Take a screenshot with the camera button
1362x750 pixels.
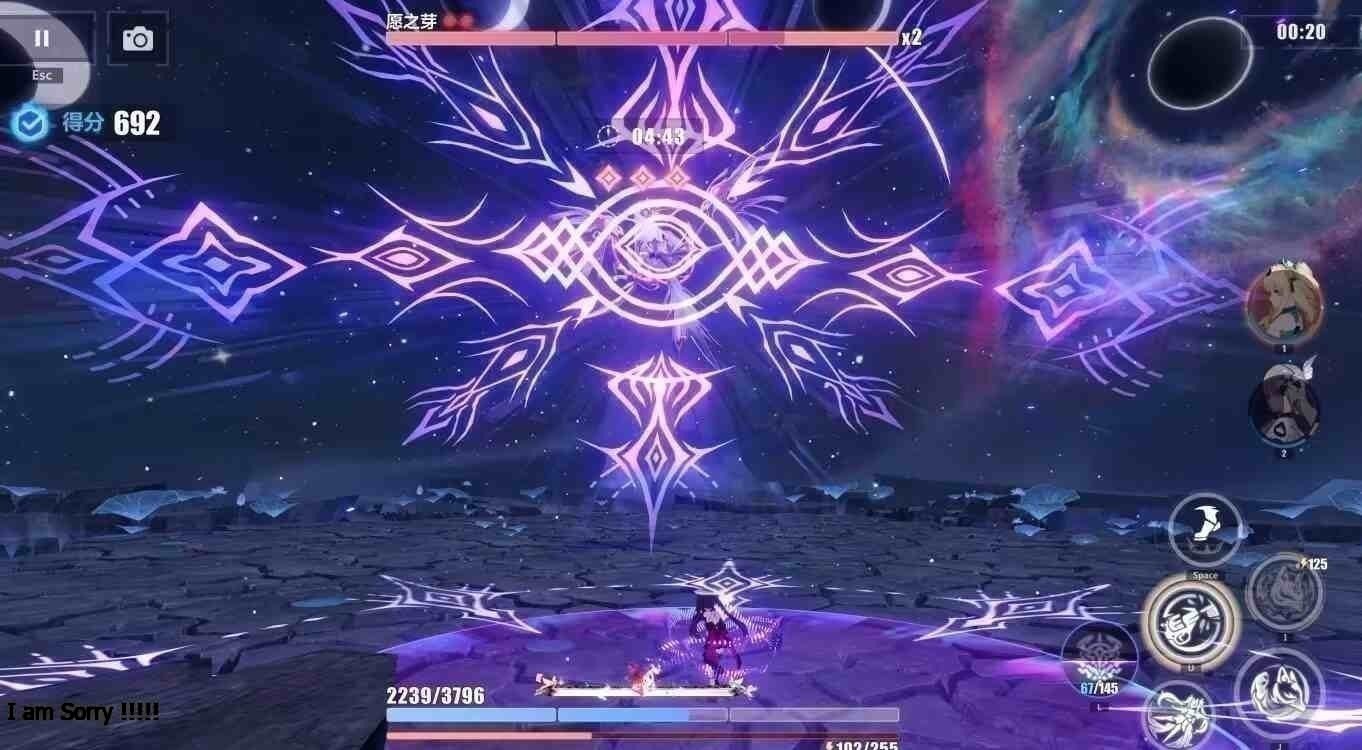tap(137, 39)
